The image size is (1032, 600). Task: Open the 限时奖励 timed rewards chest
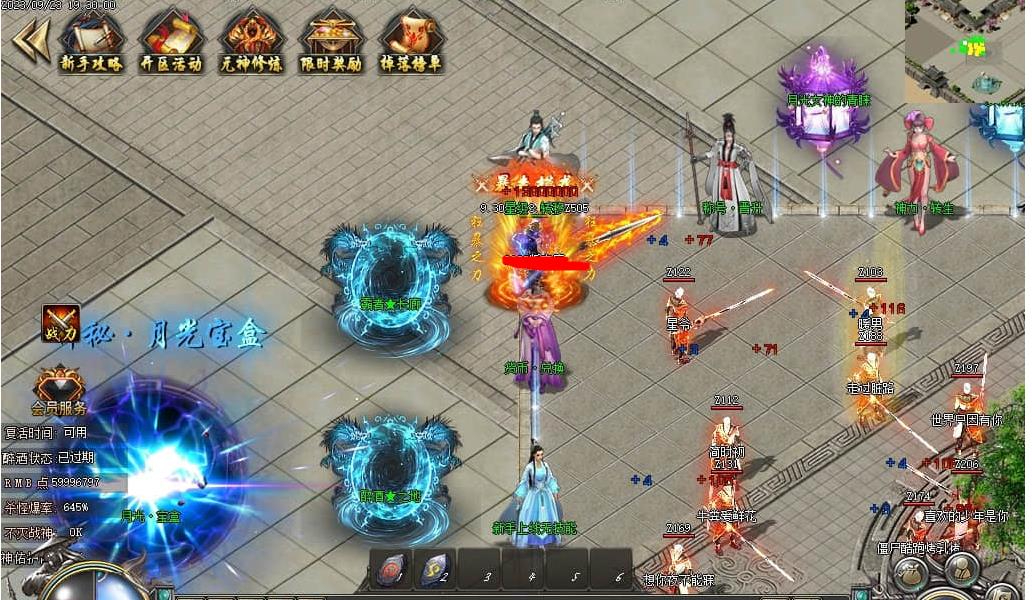[x=331, y=40]
